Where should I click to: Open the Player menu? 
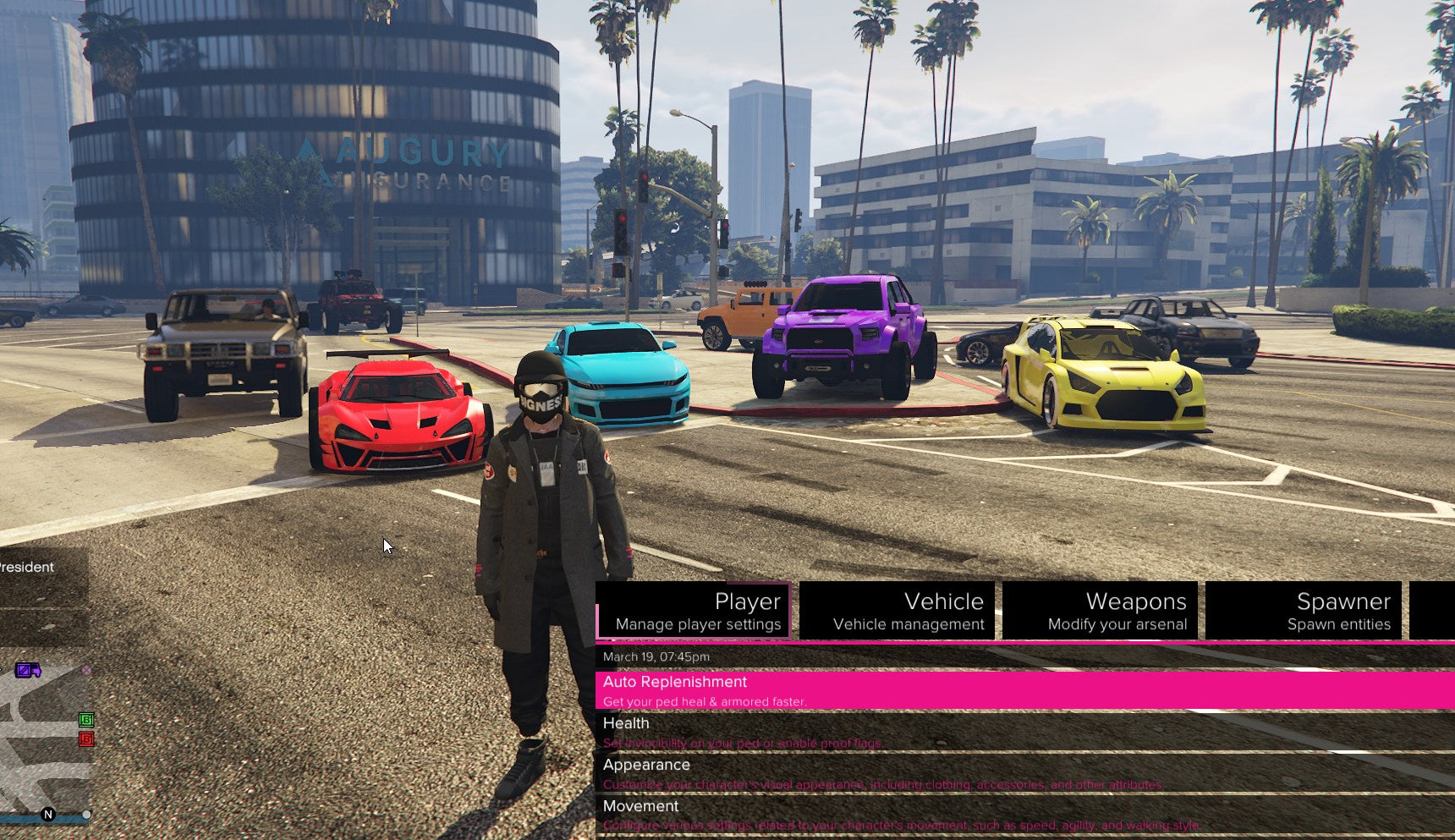point(748,601)
